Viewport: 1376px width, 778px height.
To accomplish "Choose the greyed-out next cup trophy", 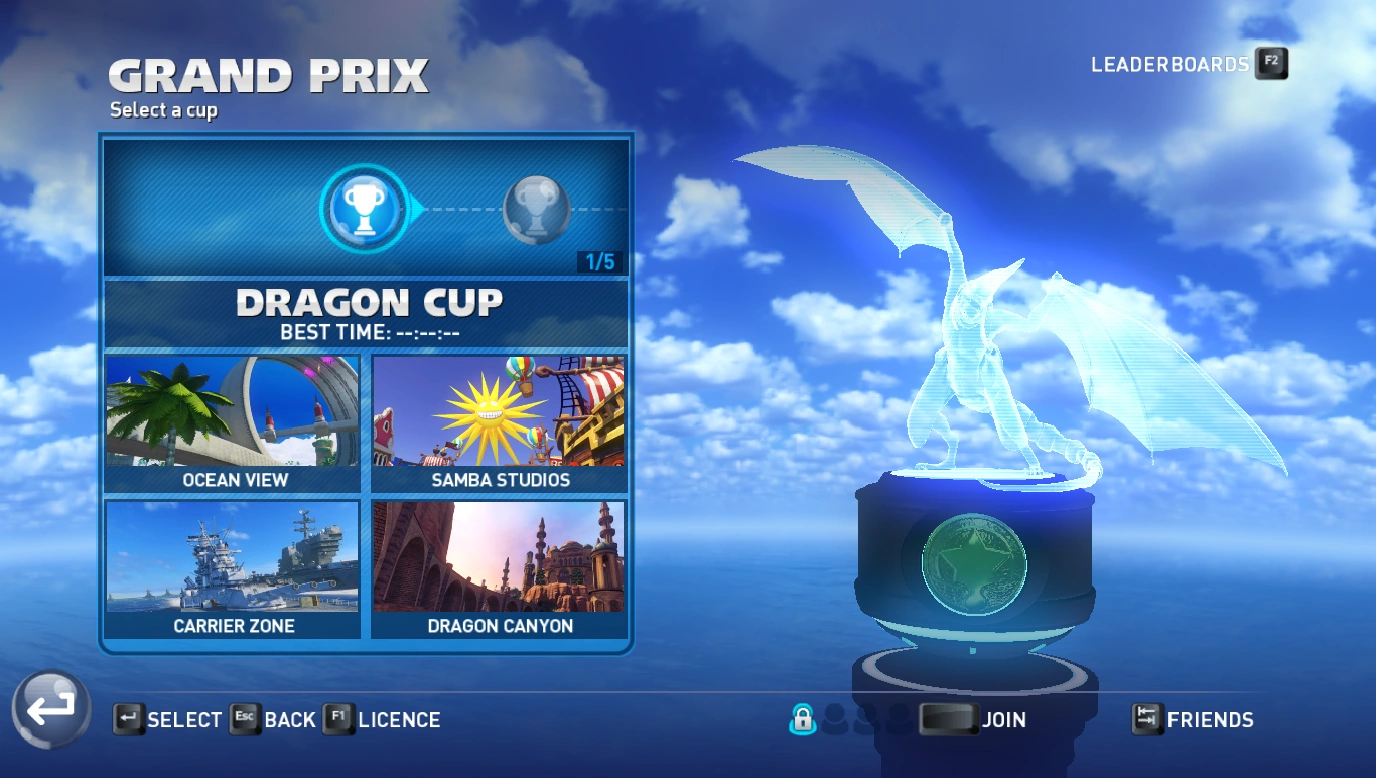I will [x=536, y=209].
